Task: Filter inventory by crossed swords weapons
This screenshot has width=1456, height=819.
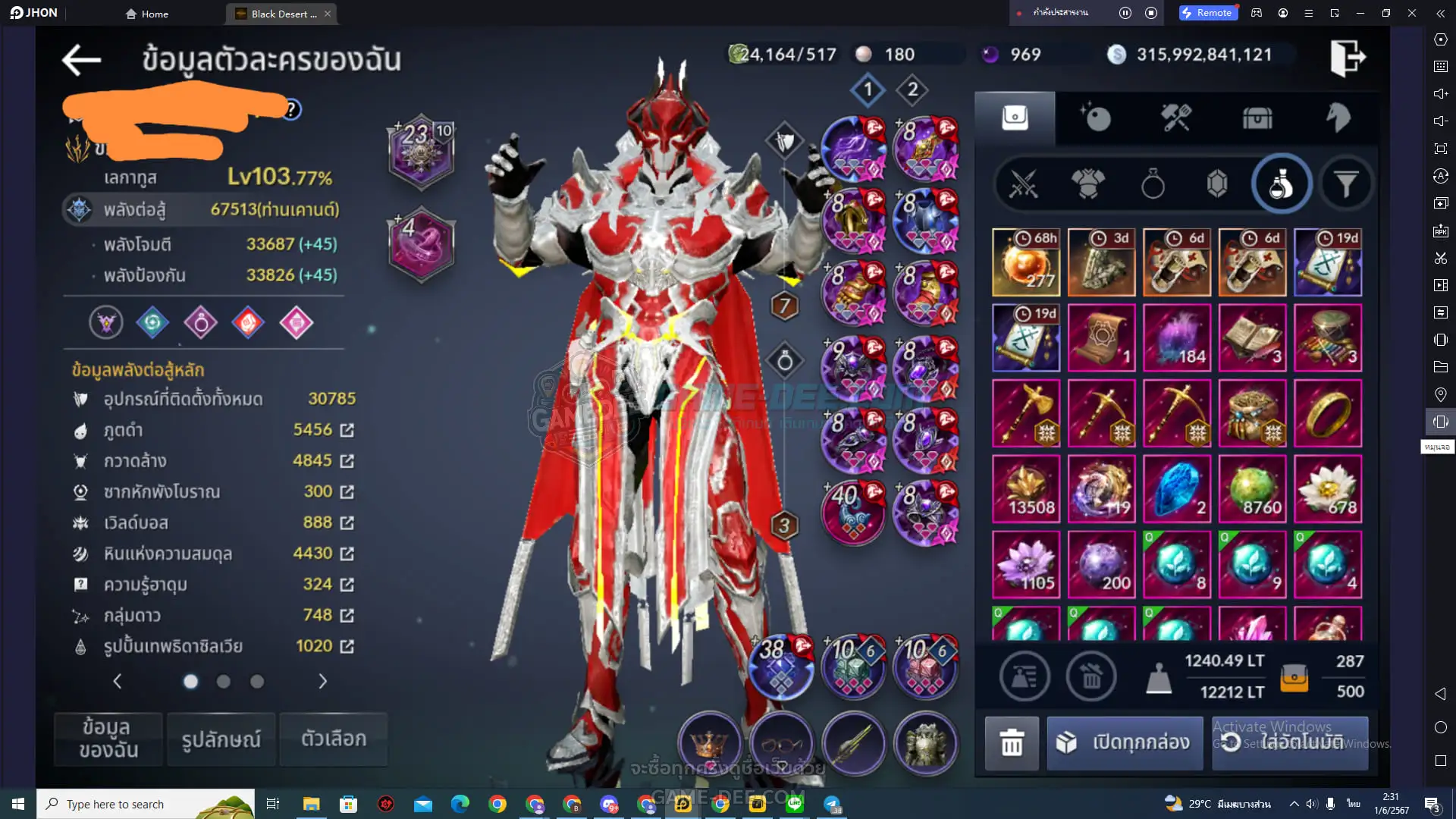Action: pyautogui.click(x=1023, y=184)
